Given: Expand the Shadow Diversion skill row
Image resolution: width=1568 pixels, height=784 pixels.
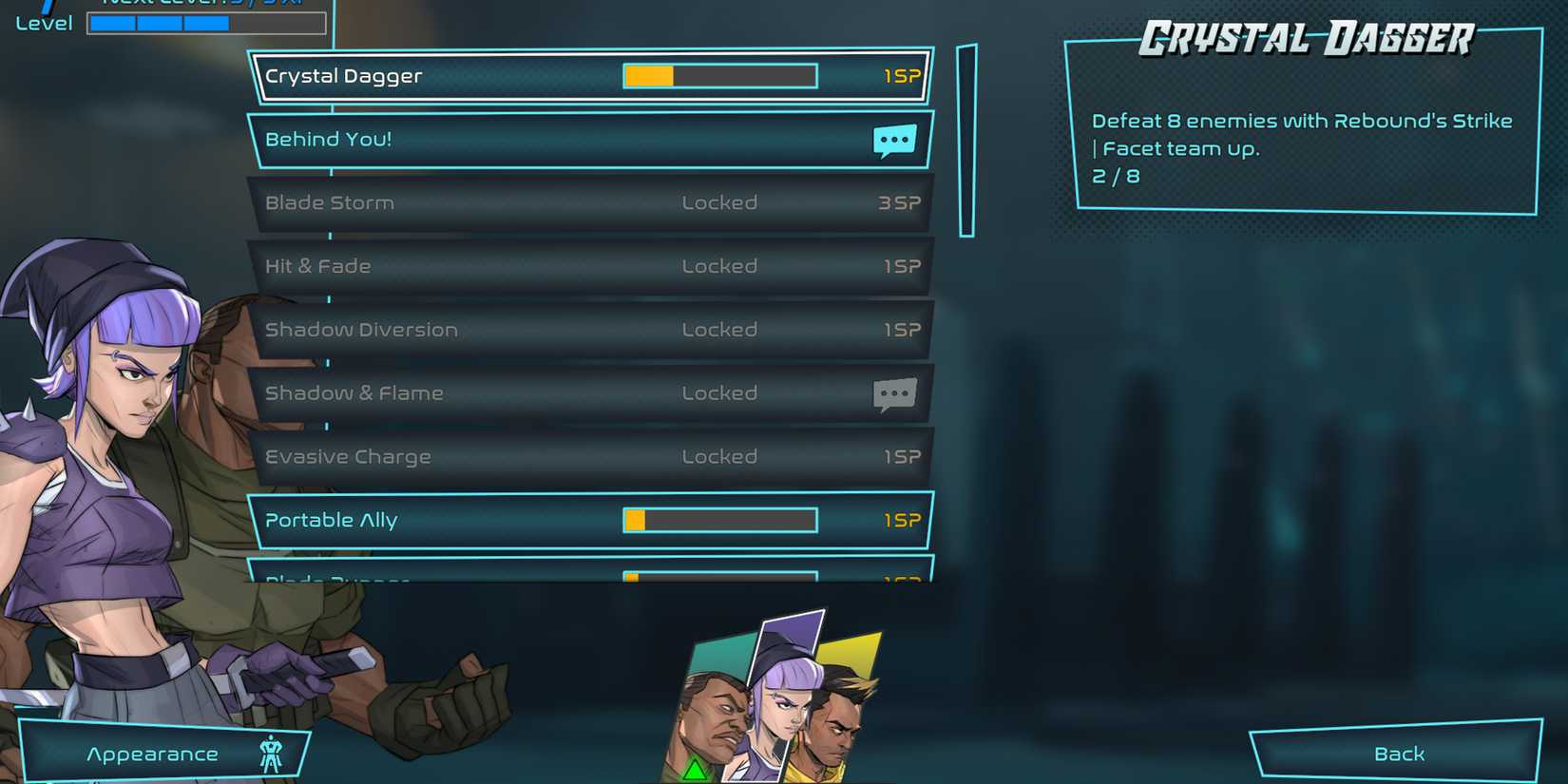Looking at the screenshot, I should tap(475, 330).
